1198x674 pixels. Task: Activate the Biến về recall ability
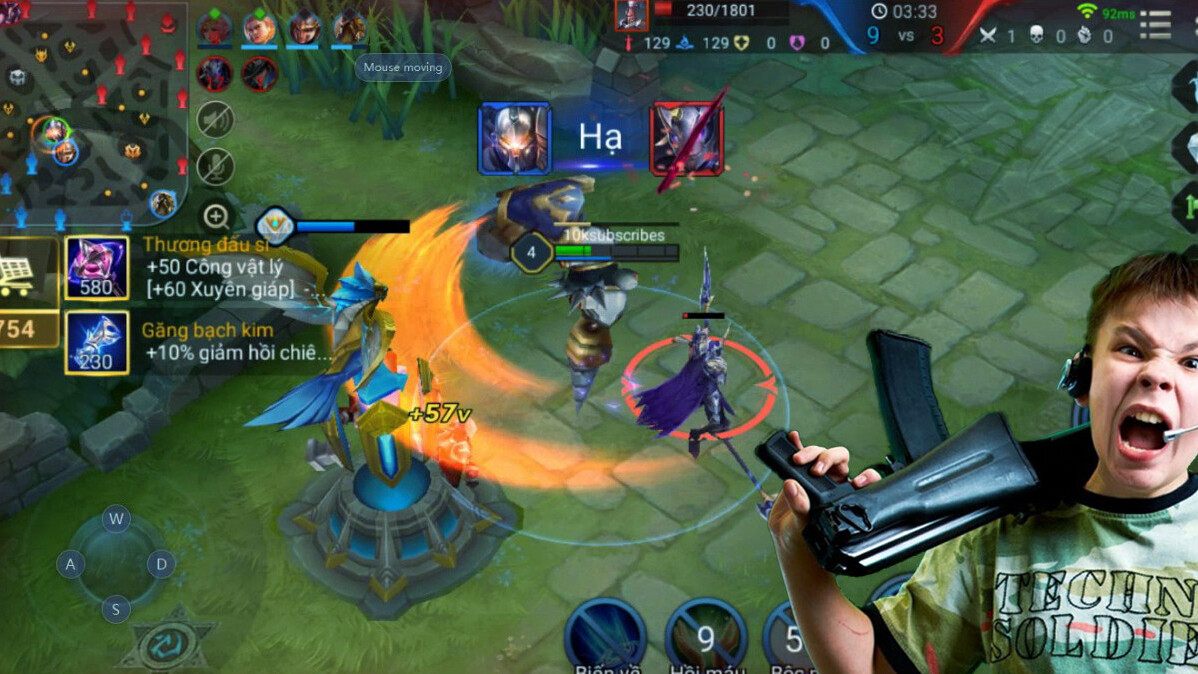tap(605, 637)
